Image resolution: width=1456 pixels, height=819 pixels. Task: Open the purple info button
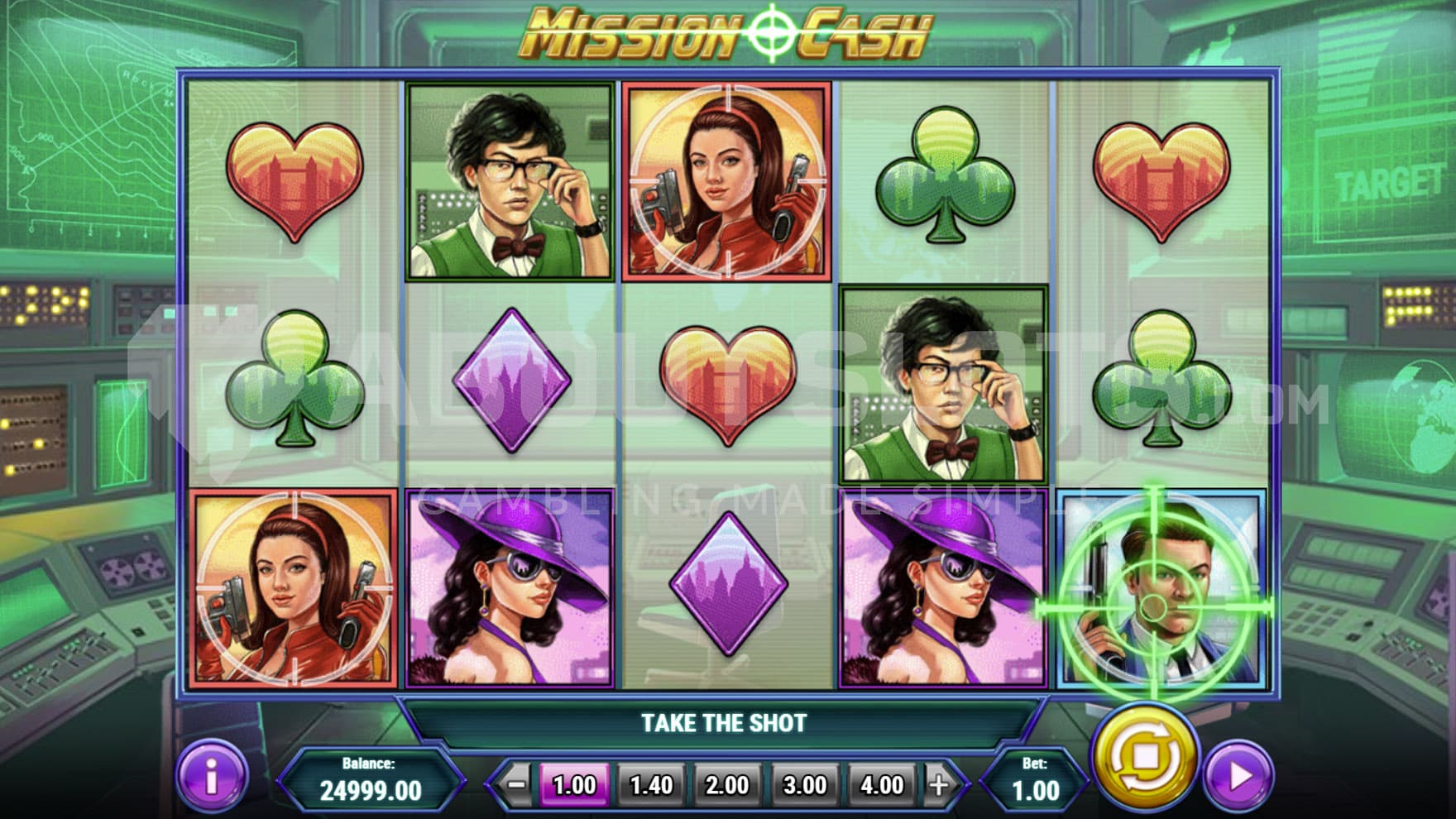tap(212, 778)
